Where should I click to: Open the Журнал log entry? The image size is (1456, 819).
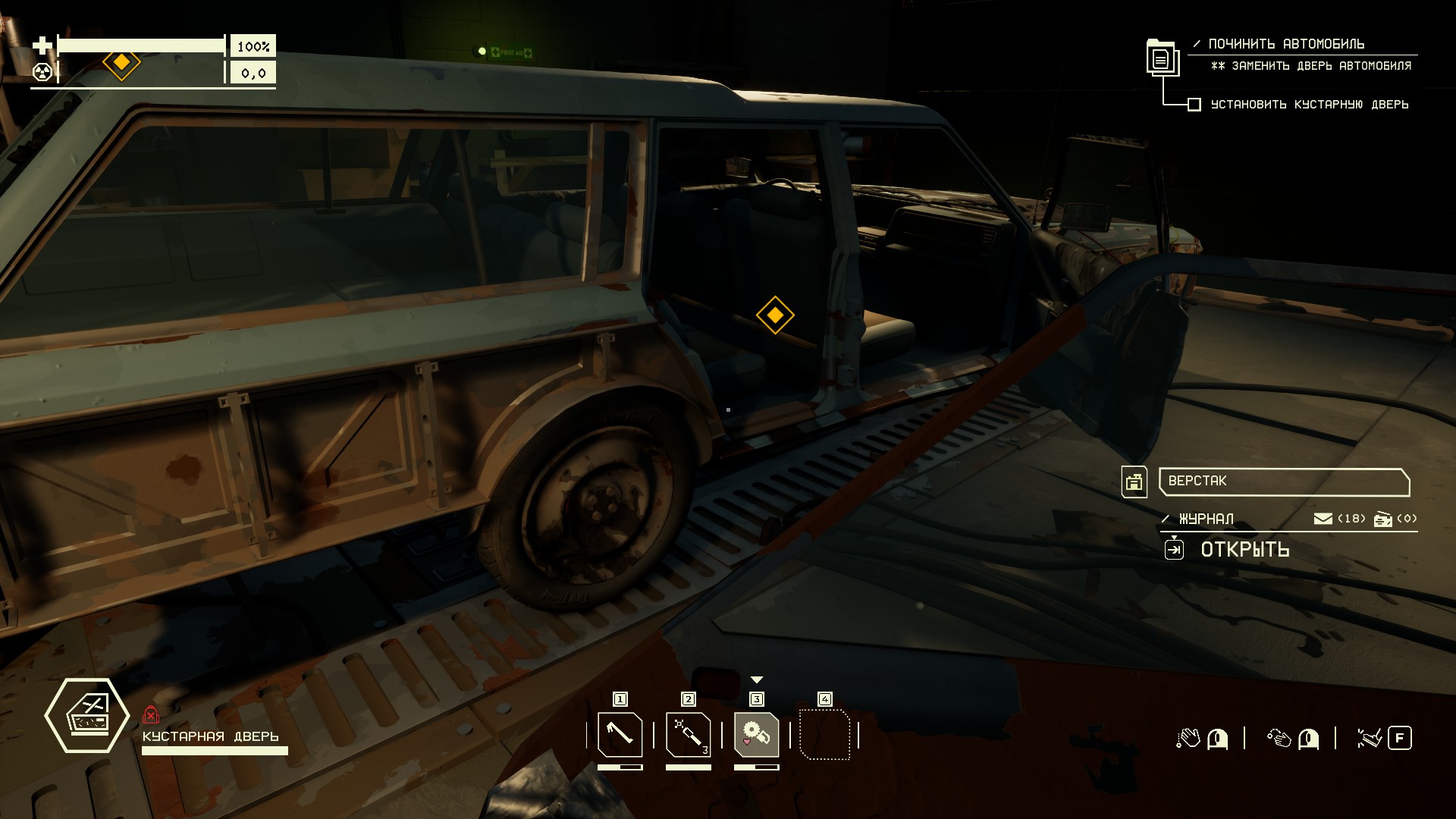click(1206, 519)
